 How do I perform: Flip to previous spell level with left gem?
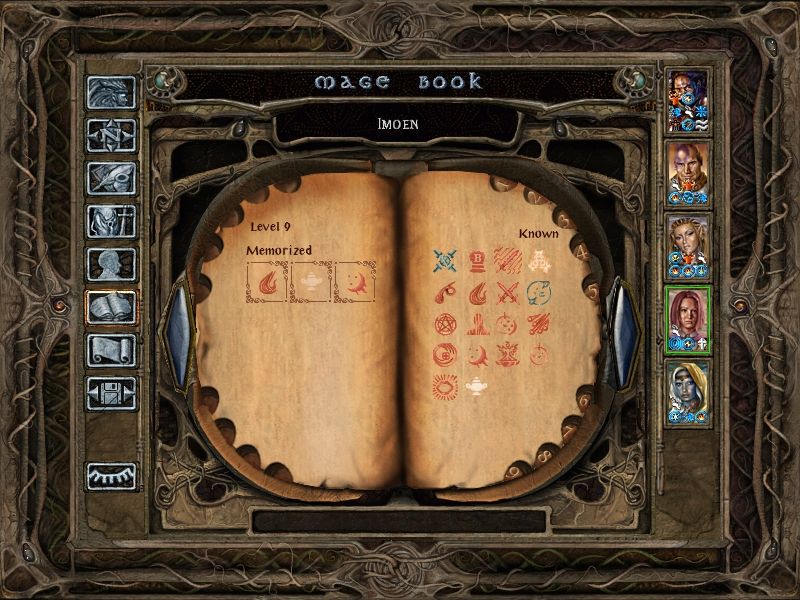179,334
